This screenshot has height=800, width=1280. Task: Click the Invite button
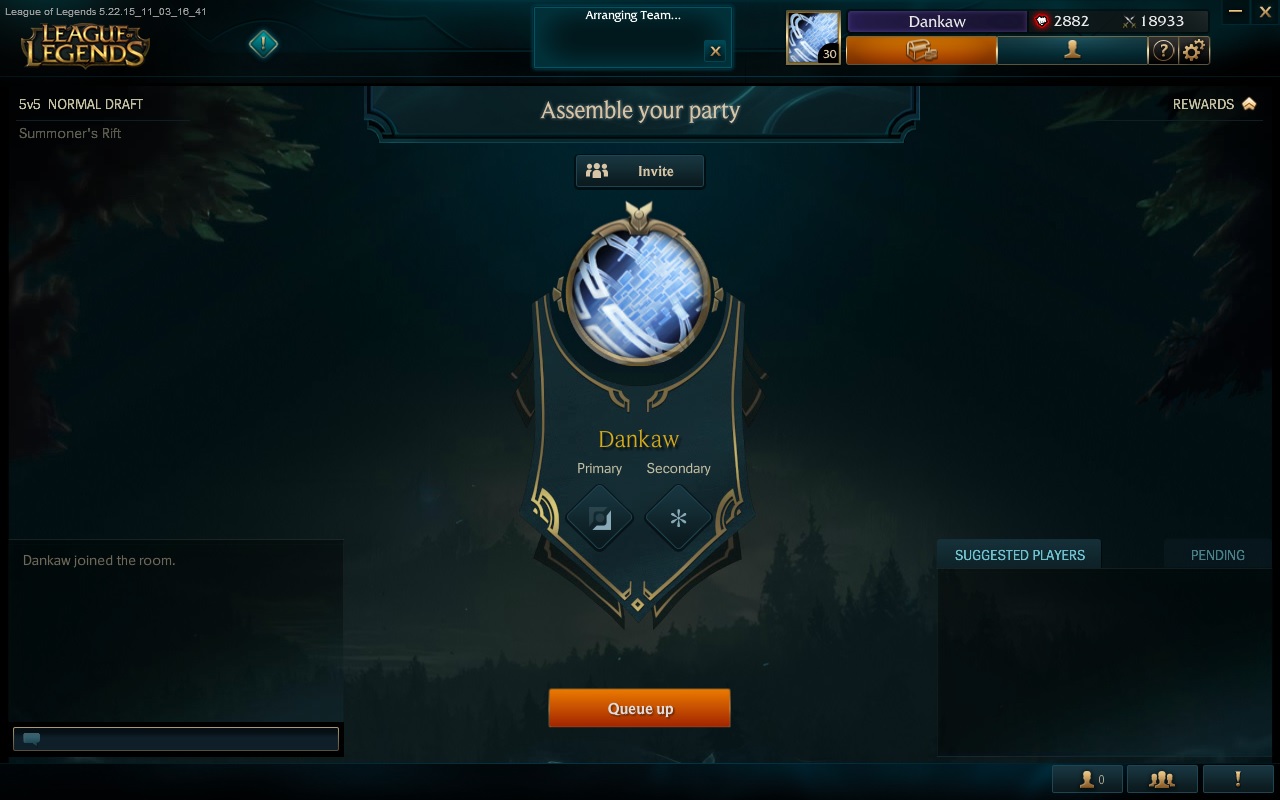click(x=639, y=171)
